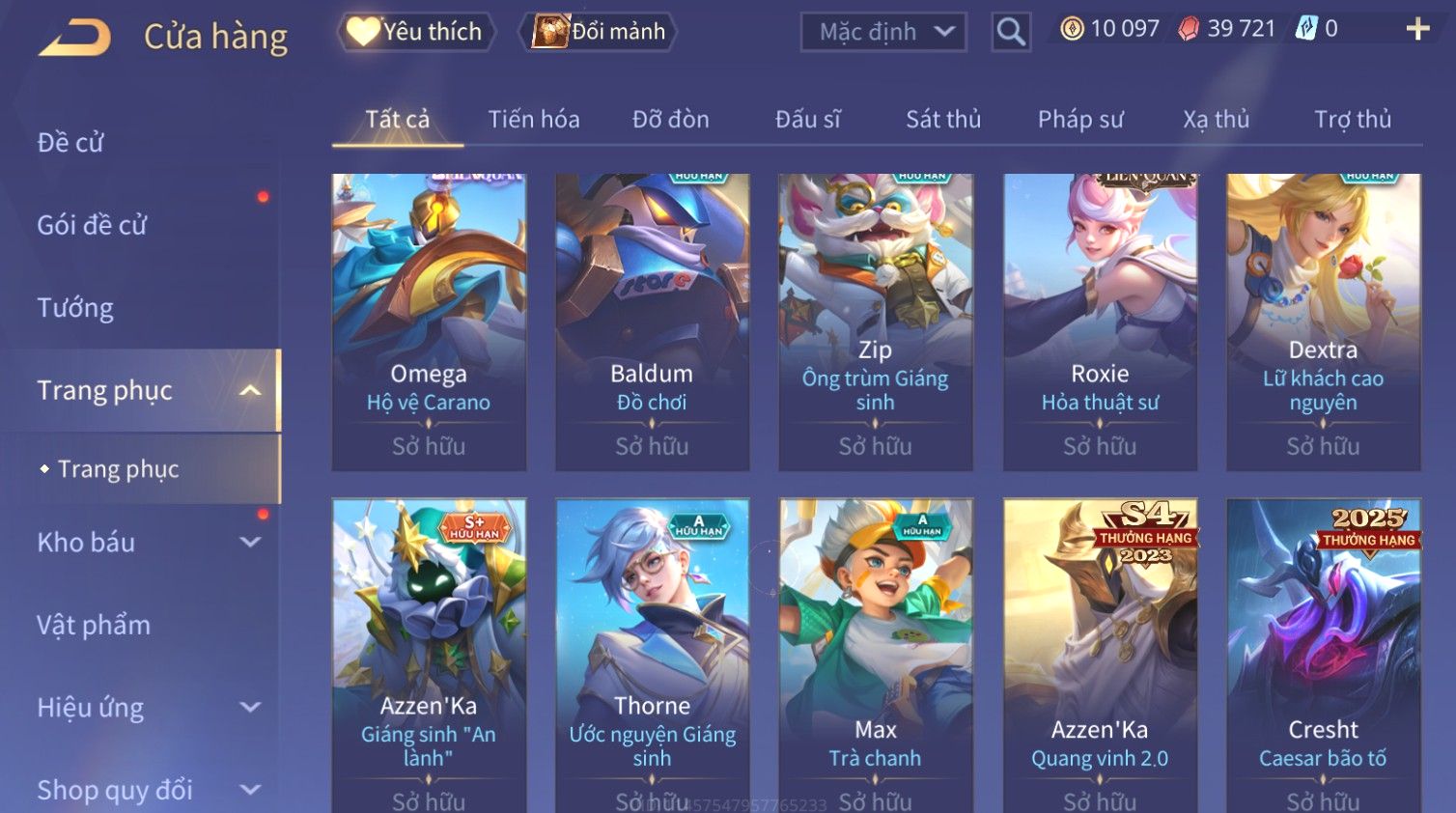Filter skins by Pháp sư

tap(1080, 120)
